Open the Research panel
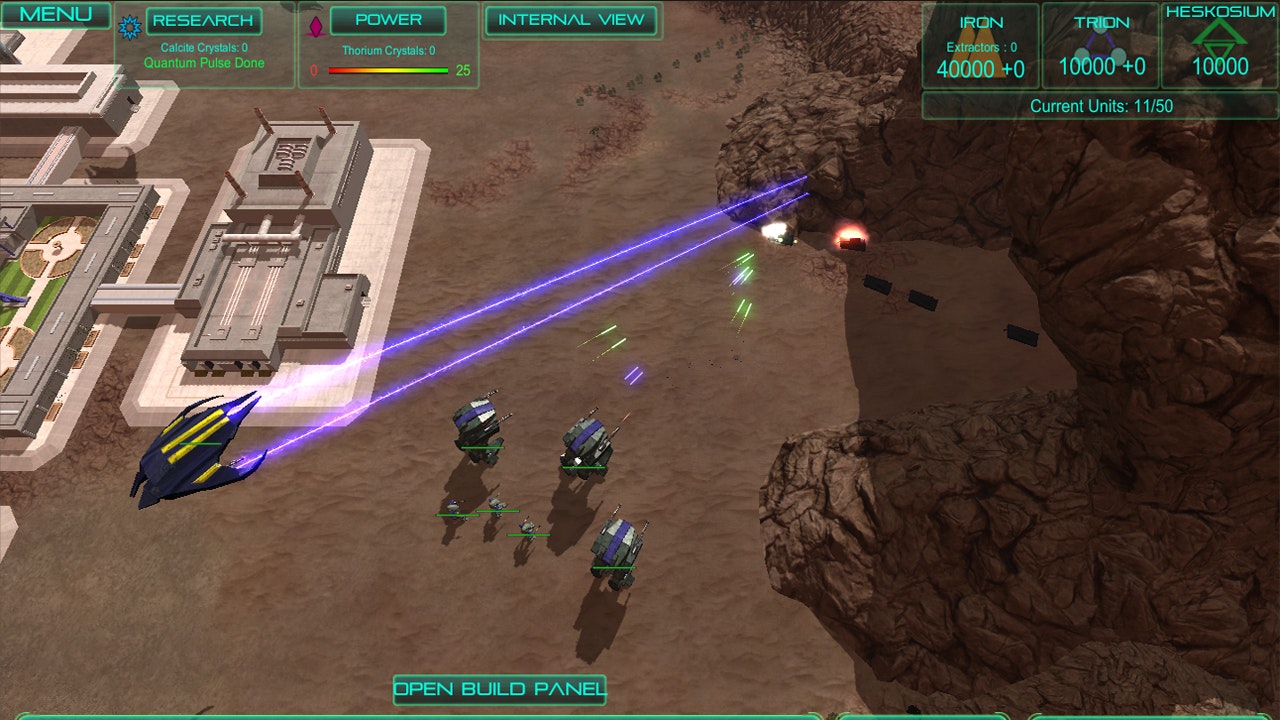The width and height of the screenshot is (1280, 720). (204, 20)
